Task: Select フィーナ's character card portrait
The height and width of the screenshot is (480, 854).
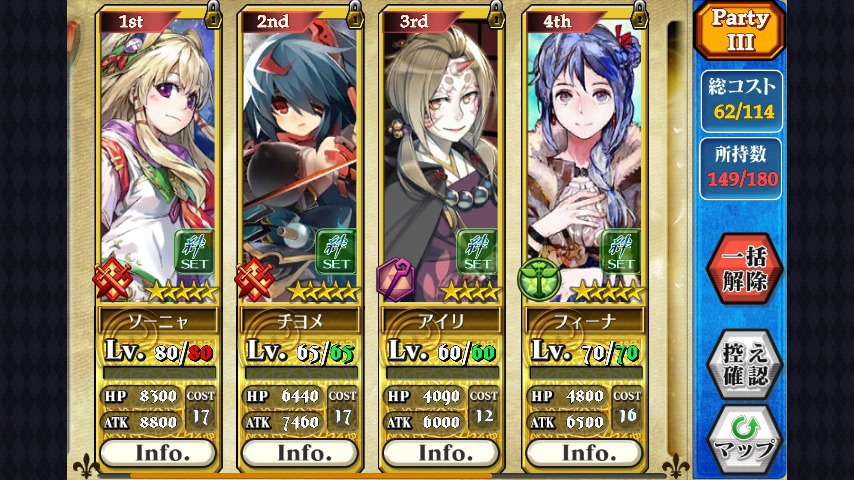Action: pyautogui.click(x=582, y=150)
